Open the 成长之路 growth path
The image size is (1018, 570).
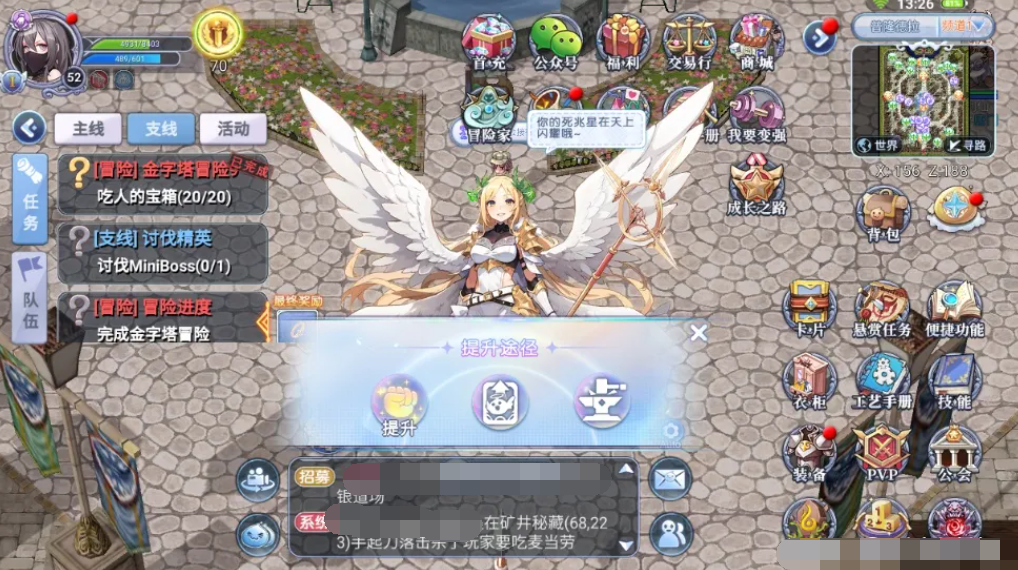tap(757, 185)
